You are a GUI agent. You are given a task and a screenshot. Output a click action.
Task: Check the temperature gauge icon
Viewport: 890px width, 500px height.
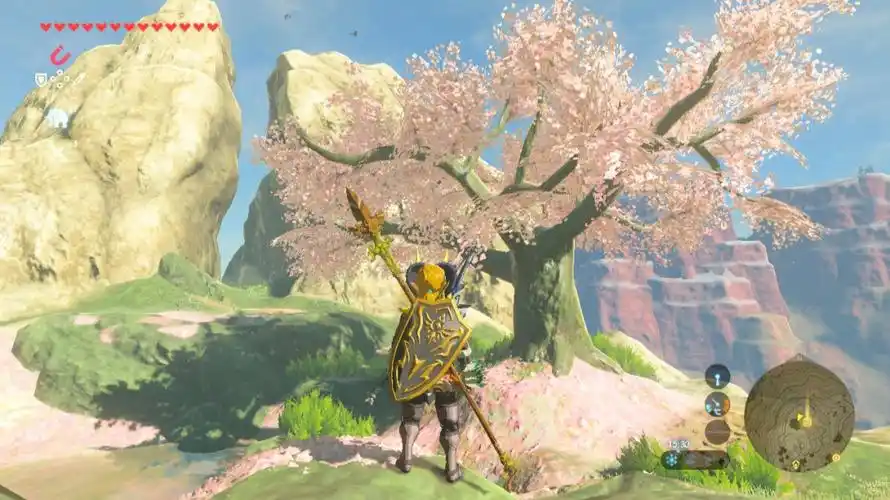tap(717, 404)
